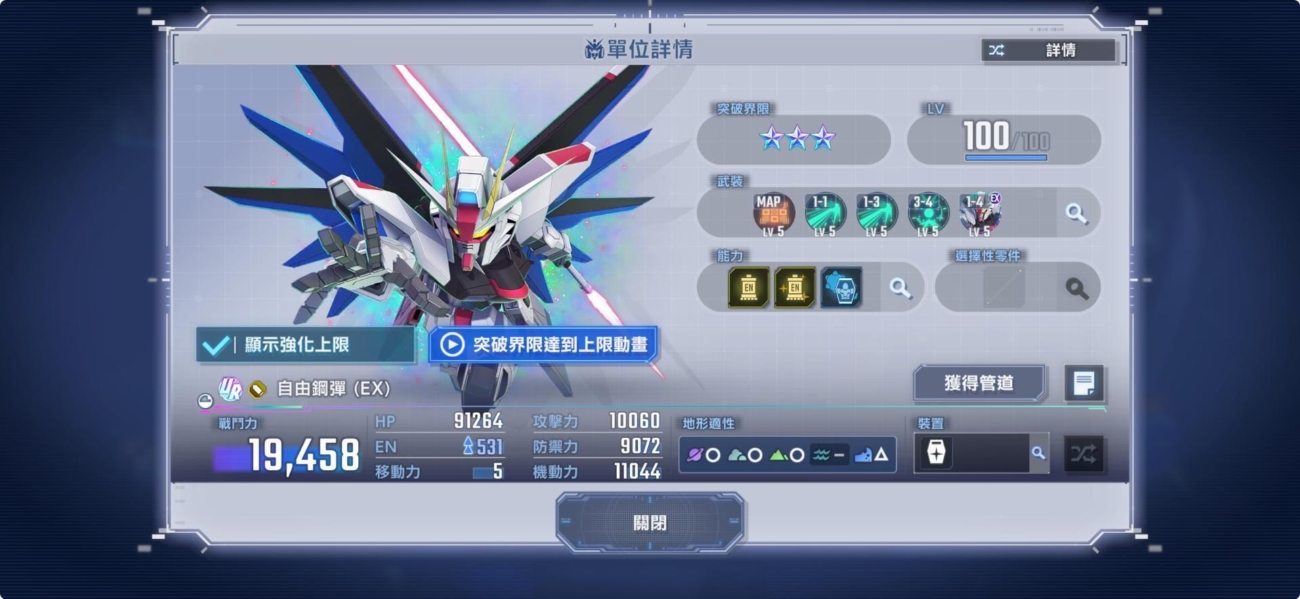1300x599 pixels.
Task: Open the note page icon beside 獲得管道
Action: [1084, 383]
